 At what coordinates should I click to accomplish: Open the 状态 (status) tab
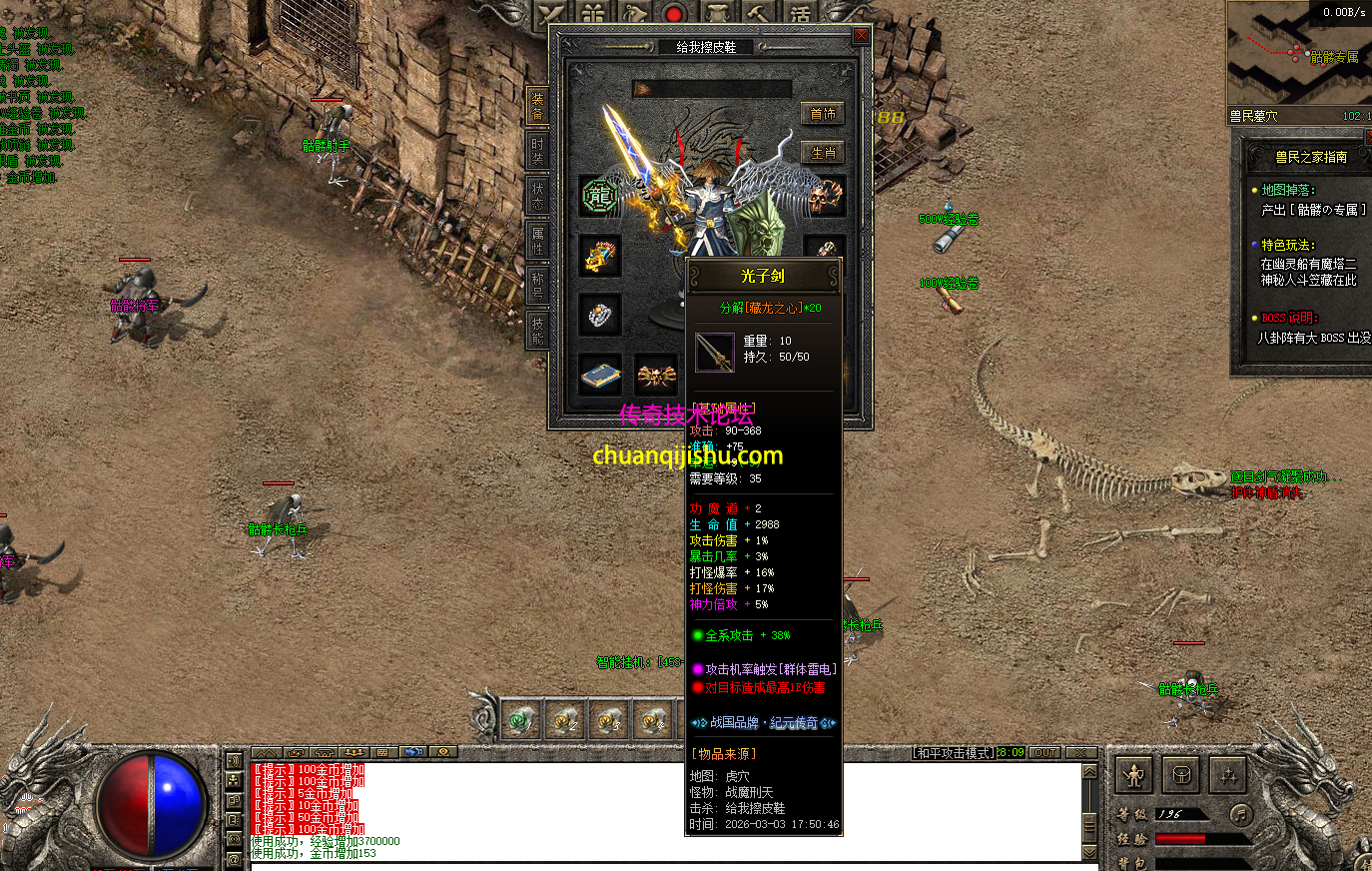tap(537, 195)
